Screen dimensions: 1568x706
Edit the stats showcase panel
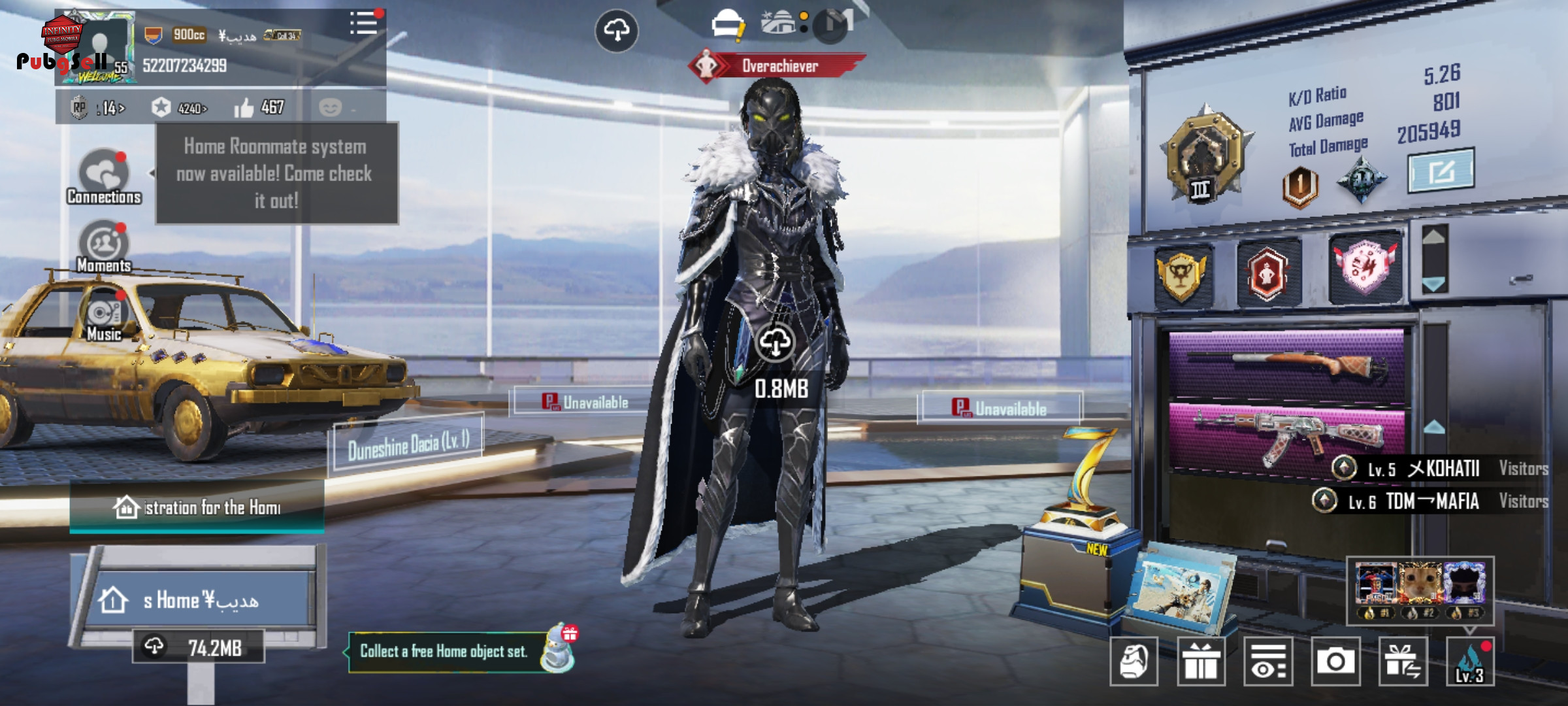point(1440,171)
